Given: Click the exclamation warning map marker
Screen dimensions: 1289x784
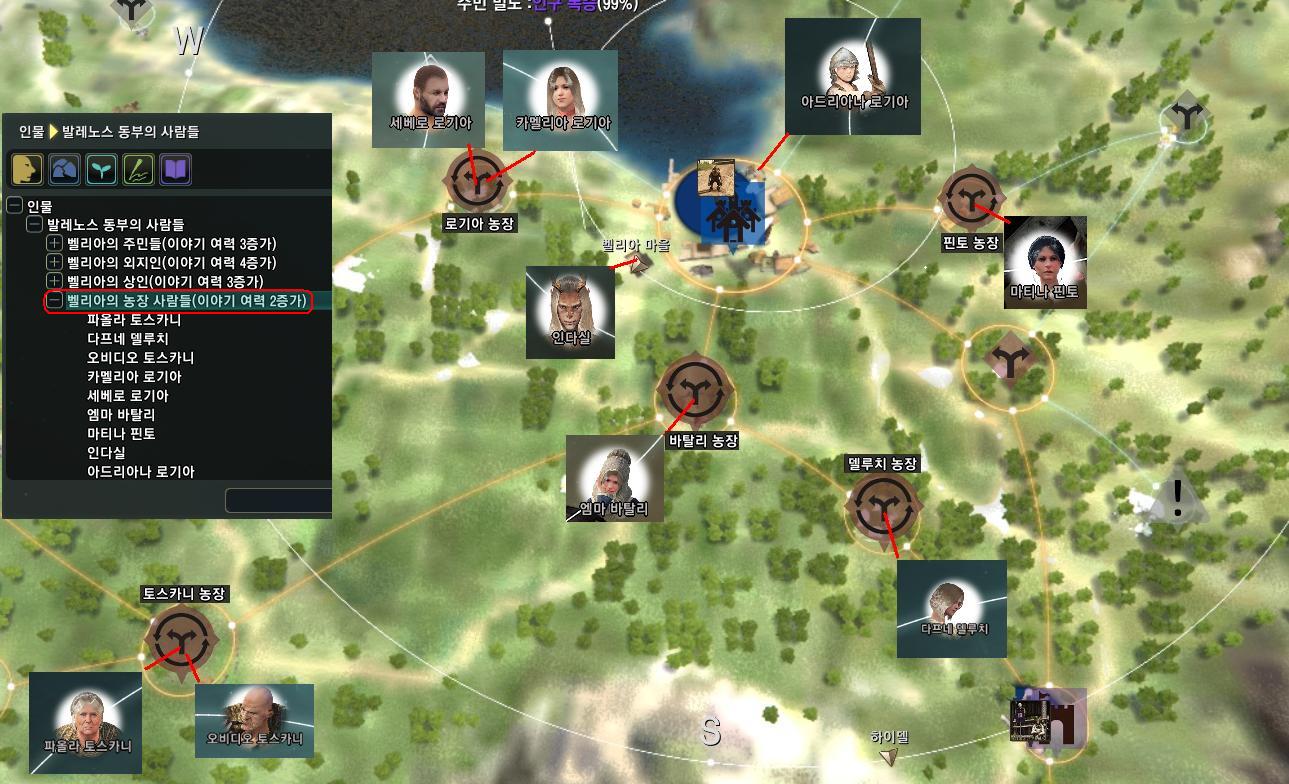Looking at the screenshot, I should 1177,498.
